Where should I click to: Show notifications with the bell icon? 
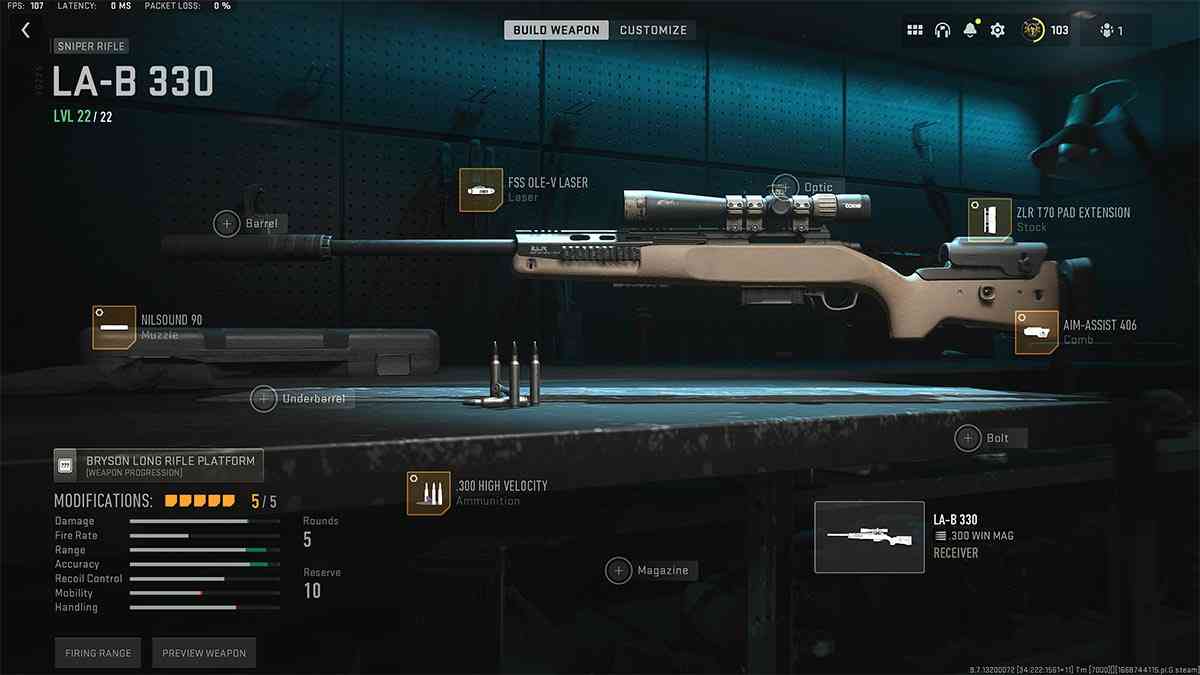pos(969,30)
